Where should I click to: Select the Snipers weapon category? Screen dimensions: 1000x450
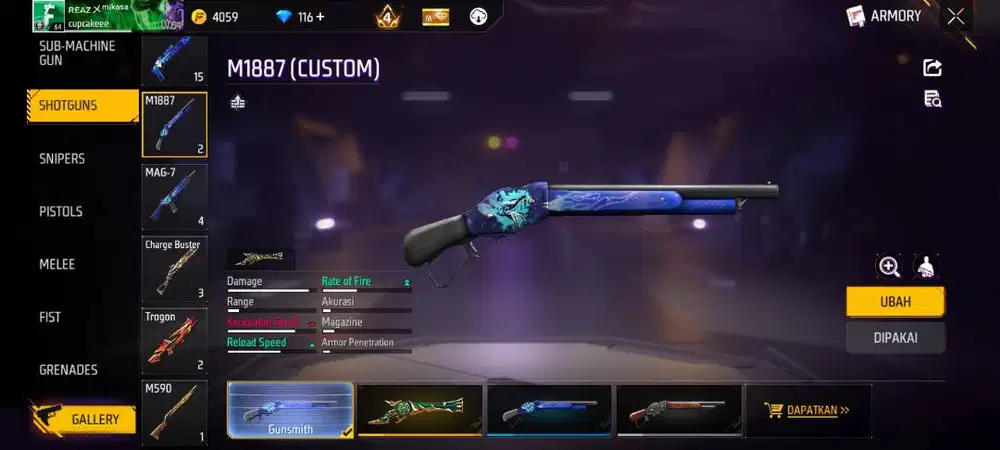(x=62, y=158)
